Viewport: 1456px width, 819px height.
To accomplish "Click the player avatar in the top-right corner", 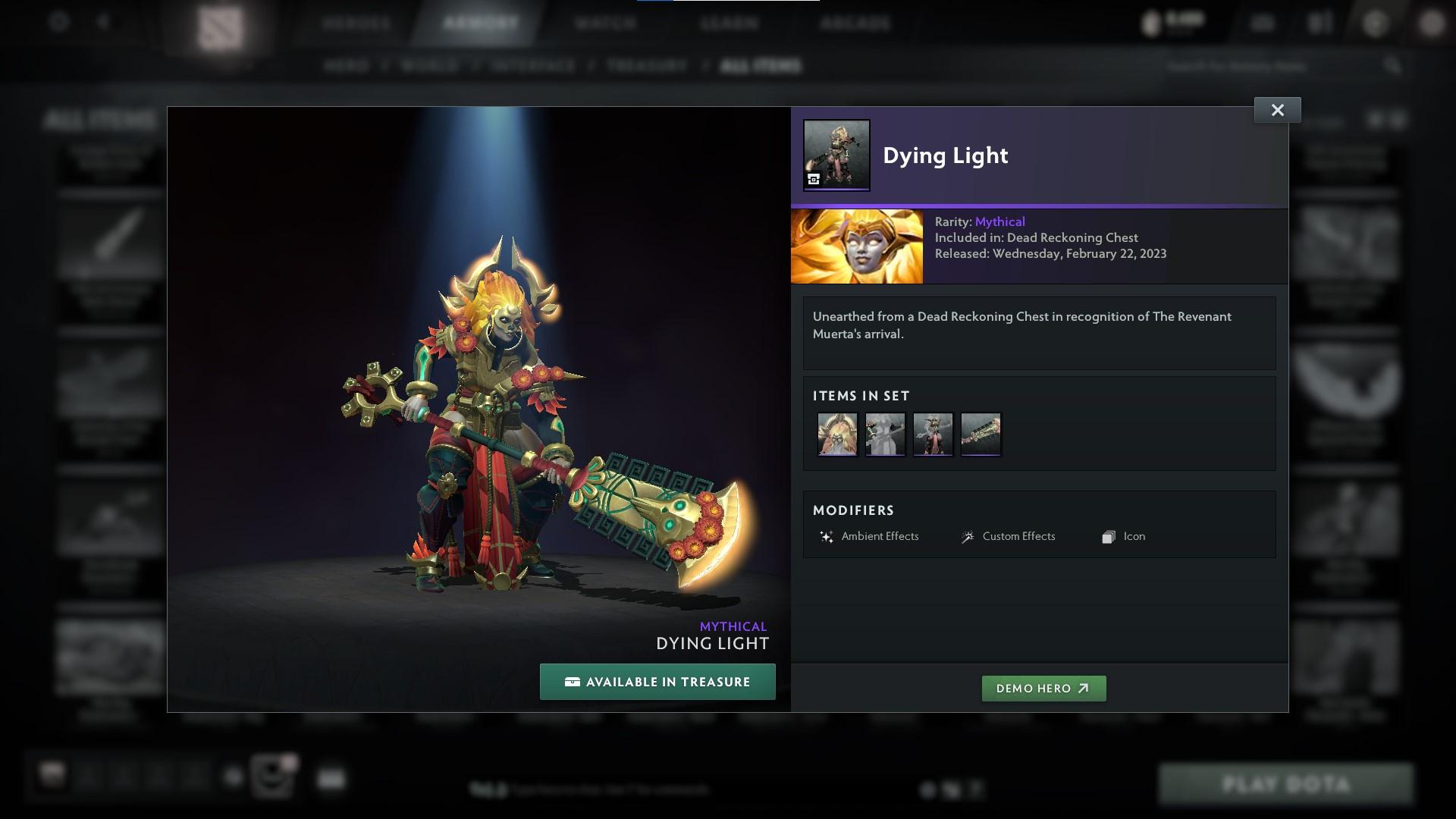I will pos(1433,23).
